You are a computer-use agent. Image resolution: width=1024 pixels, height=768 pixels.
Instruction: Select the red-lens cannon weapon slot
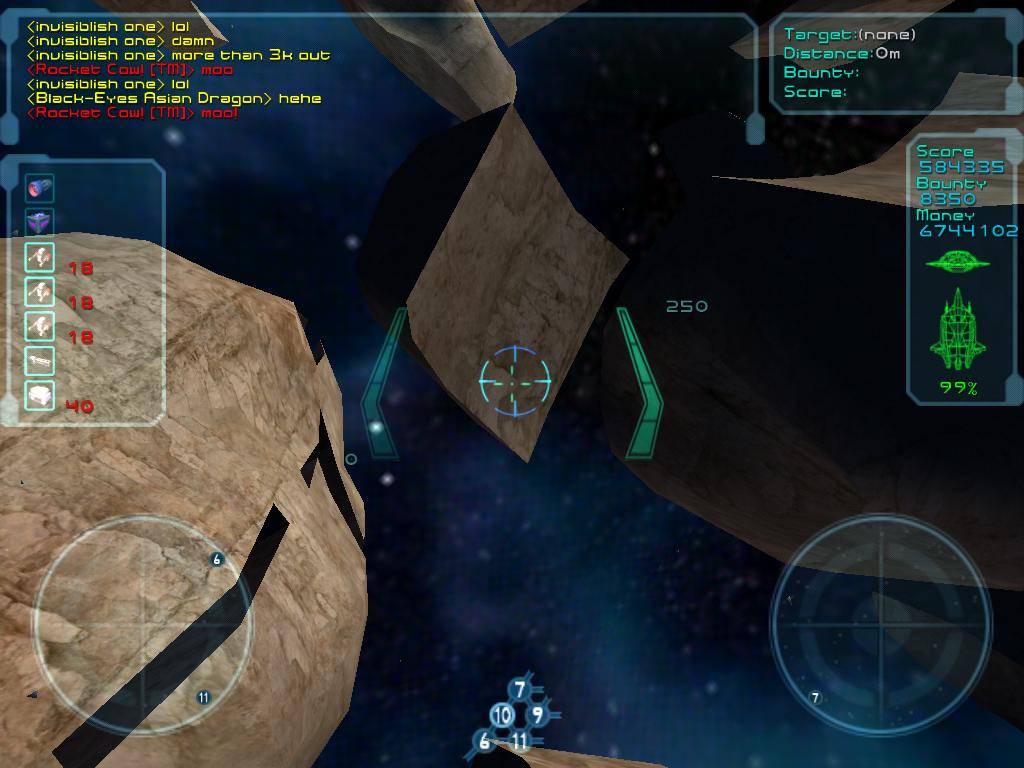[x=40, y=188]
